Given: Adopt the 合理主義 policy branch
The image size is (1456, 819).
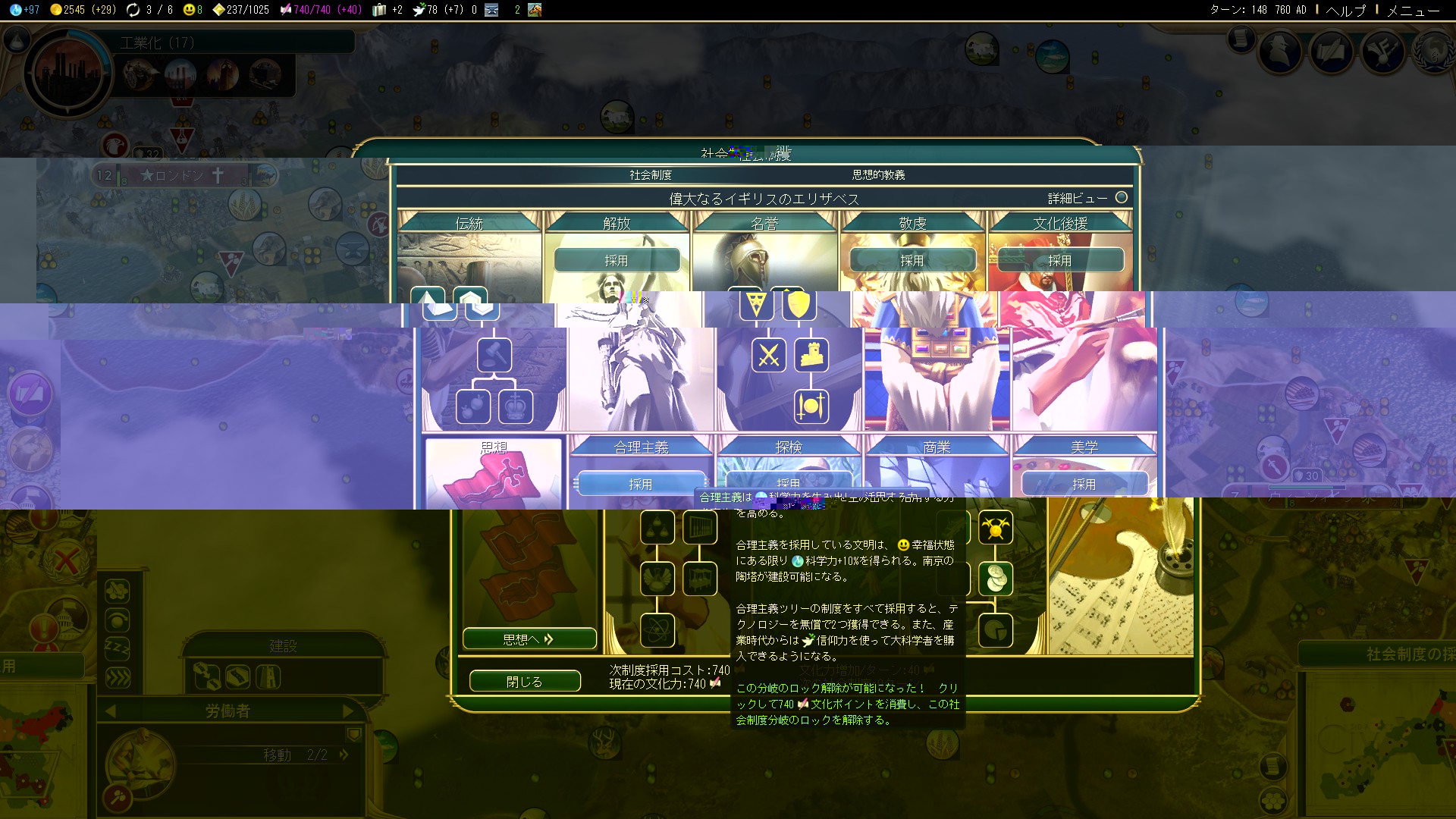Looking at the screenshot, I should click(641, 483).
